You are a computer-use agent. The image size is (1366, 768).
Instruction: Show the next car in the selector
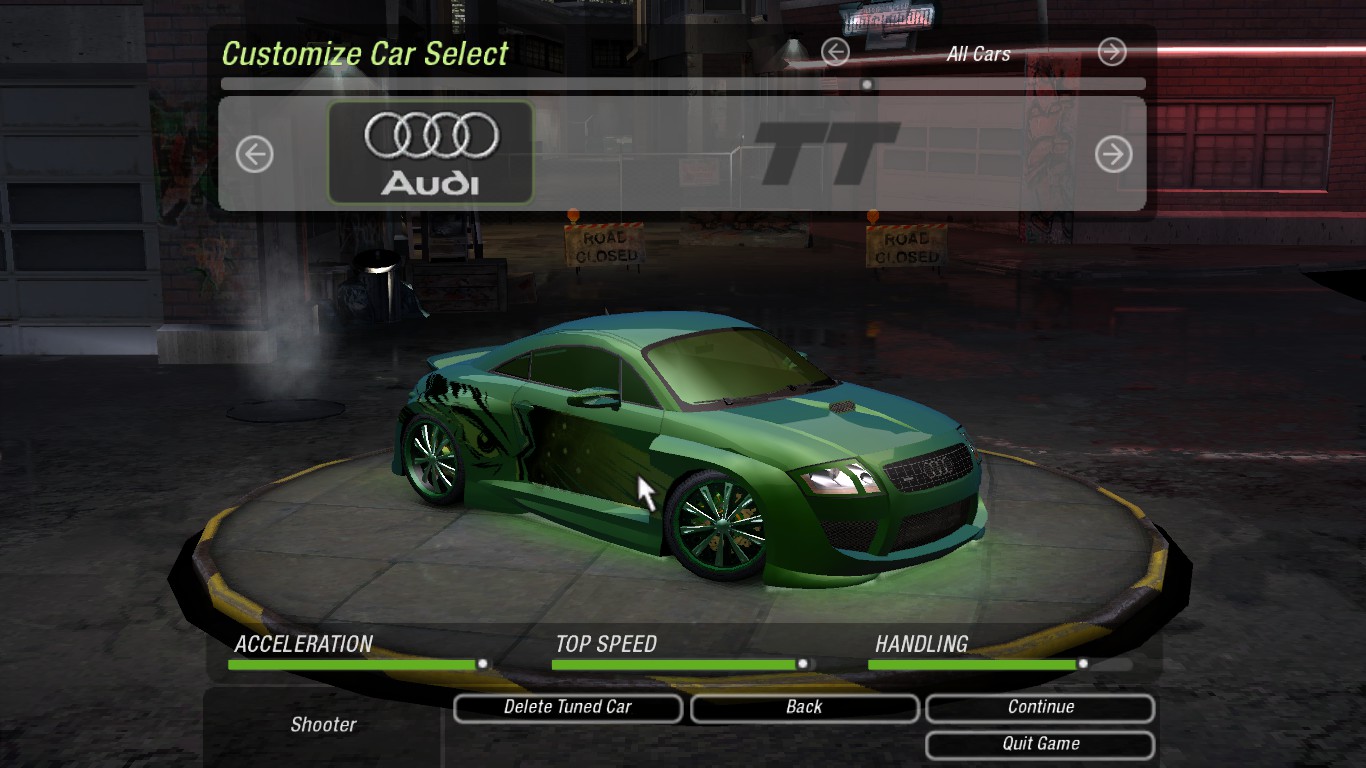click(1113, 154)
